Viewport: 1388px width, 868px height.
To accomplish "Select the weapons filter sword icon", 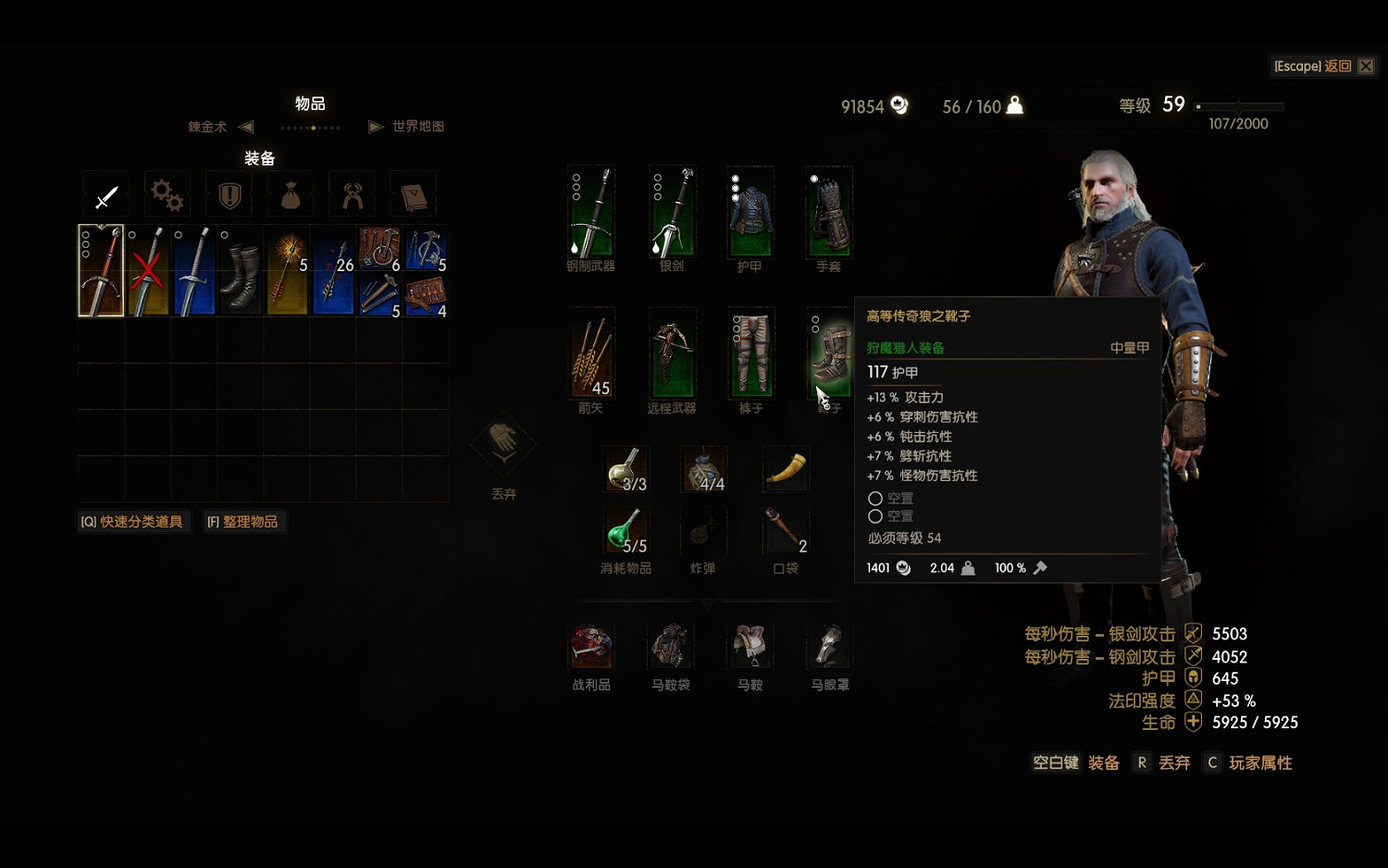I will click(105, 194).
